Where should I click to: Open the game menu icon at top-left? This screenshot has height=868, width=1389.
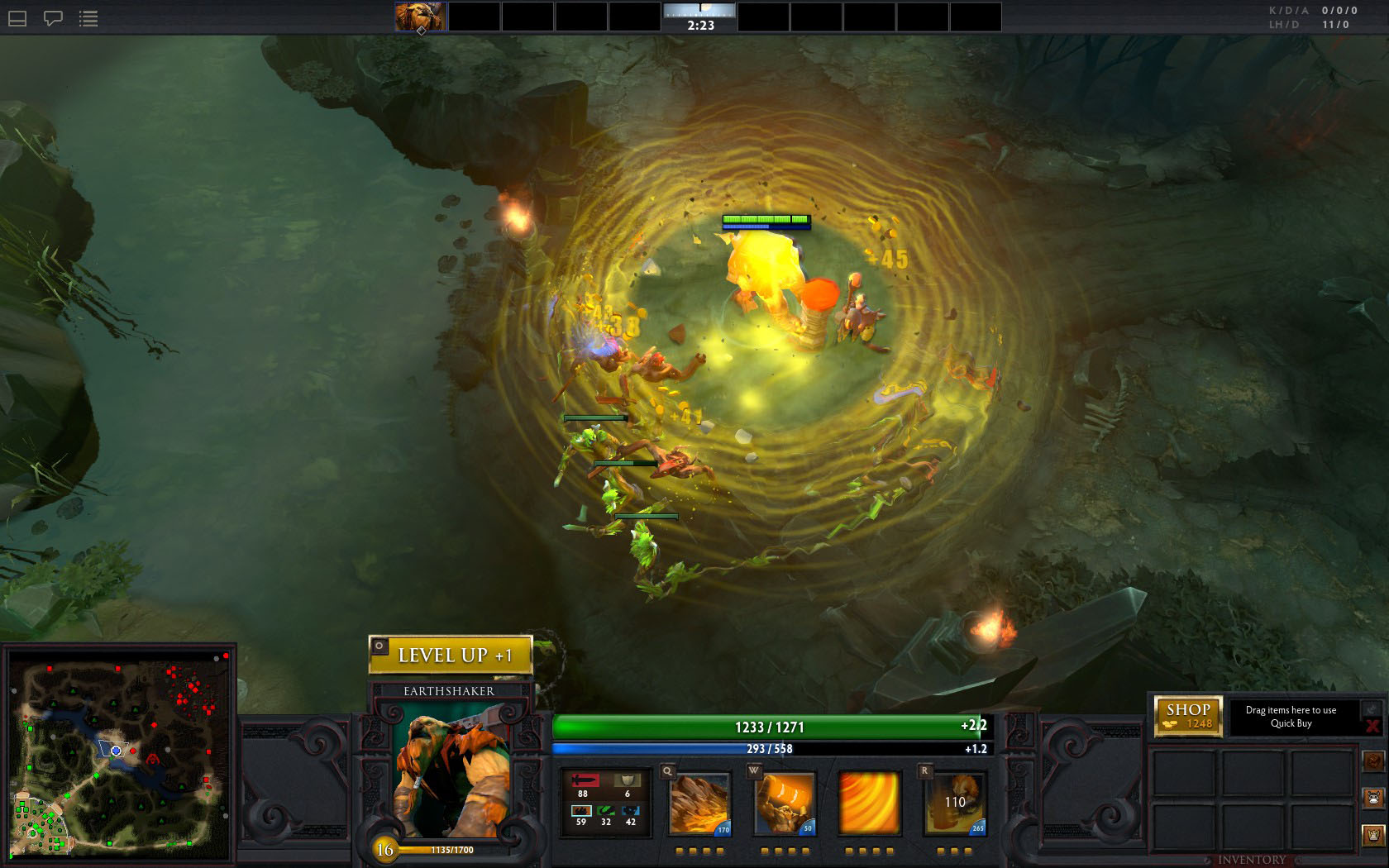pyautogui.click(x=17, y=18)
